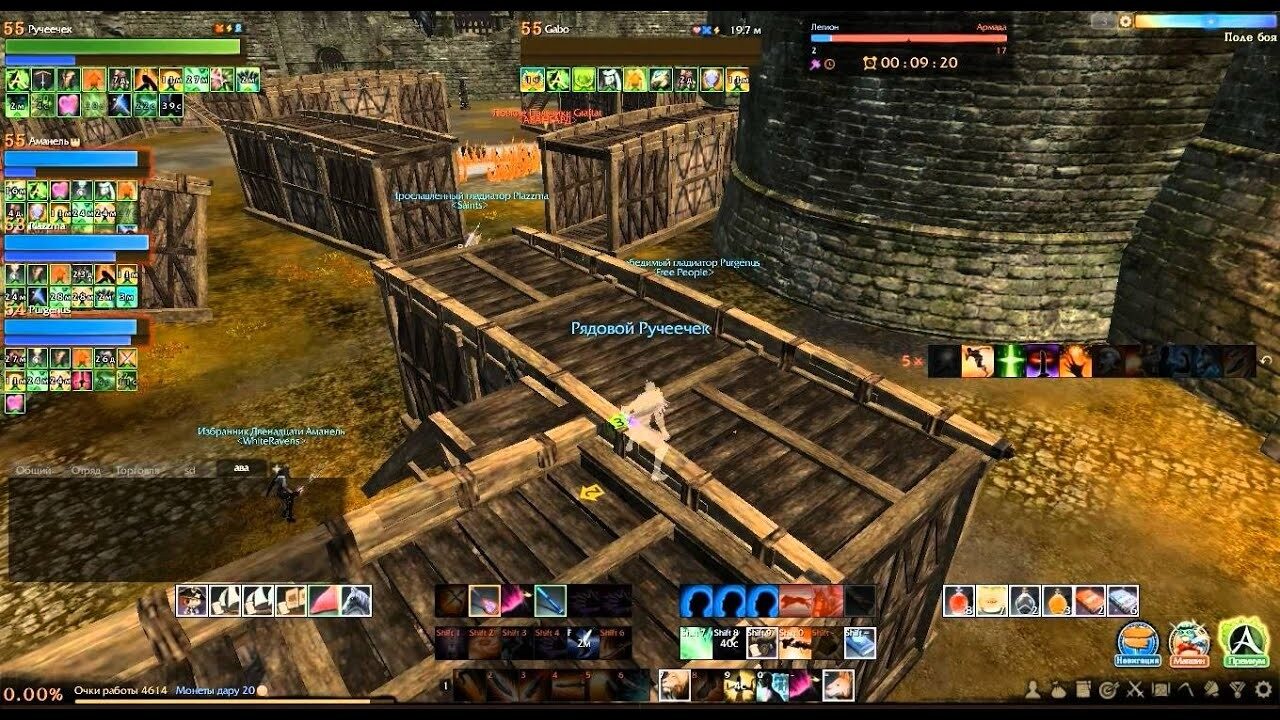Click the plus to add a new chat tab
The image size is (1280, 720).
277,469
